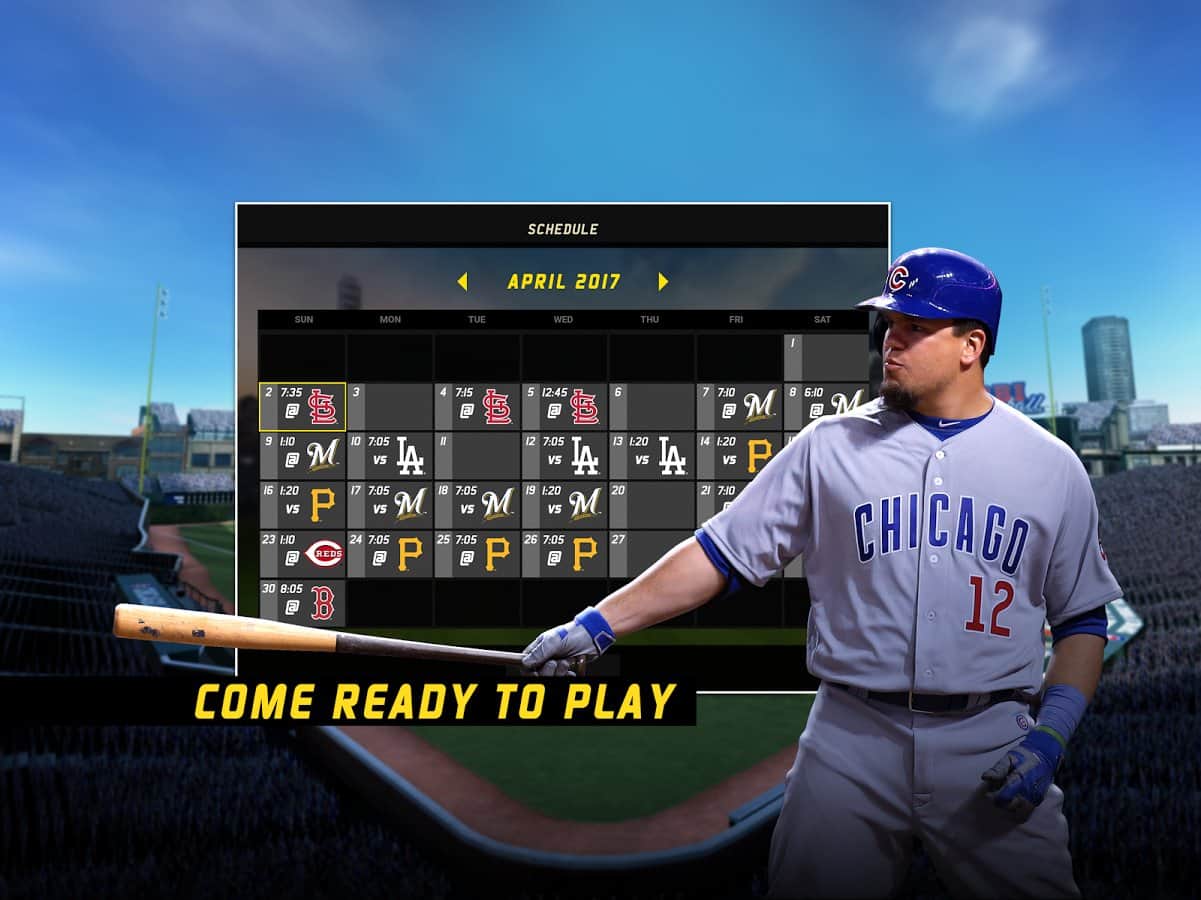Screen dimensions: 1201x900
Task: Go to the previous month in schedule
Action: pos(462,282)
